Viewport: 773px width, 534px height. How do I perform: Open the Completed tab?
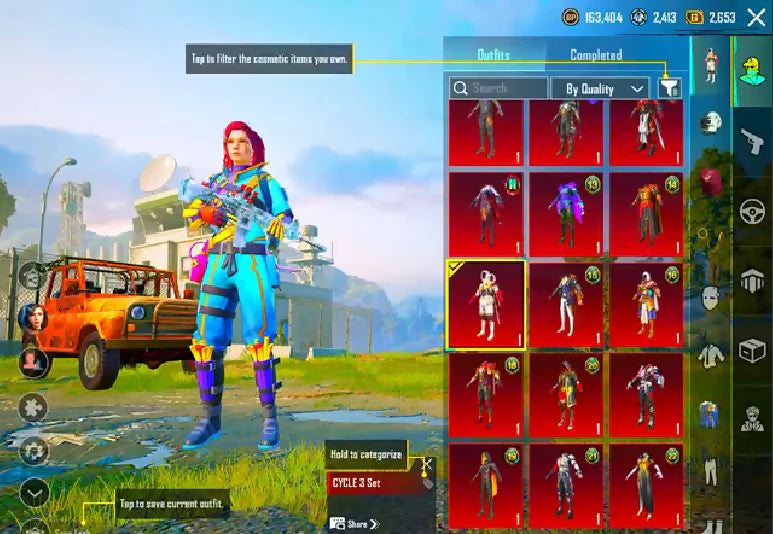[596, 55]
